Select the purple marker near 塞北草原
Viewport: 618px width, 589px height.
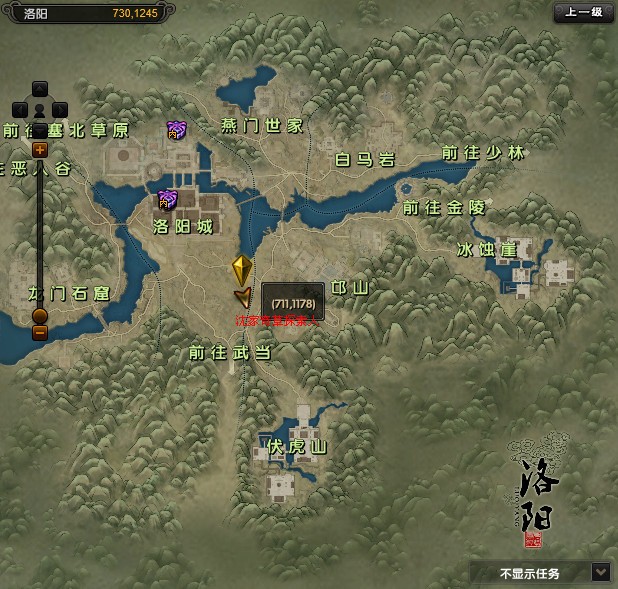click(x=177, y=129)
